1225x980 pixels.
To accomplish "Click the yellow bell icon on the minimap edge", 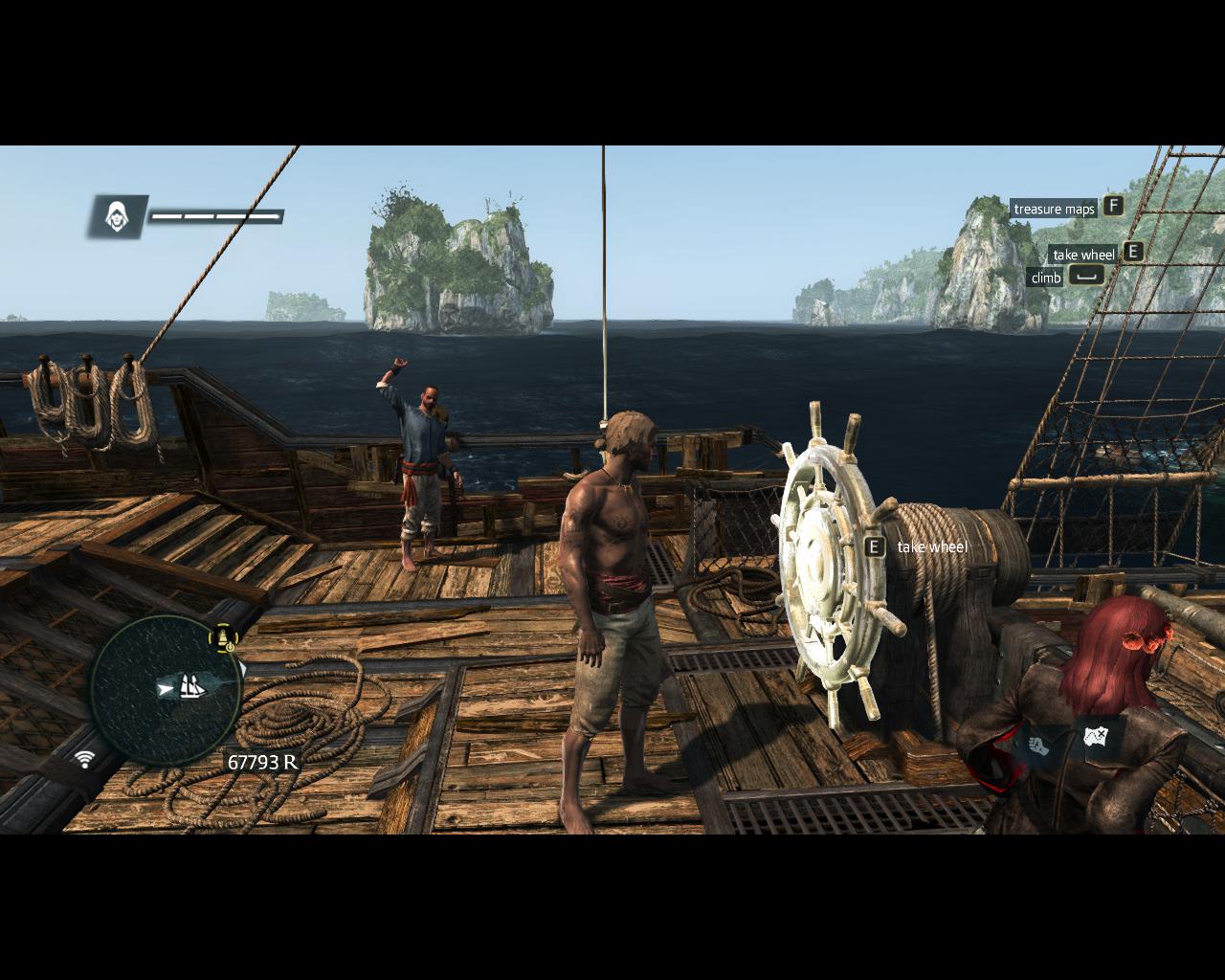I will pyautogui.click(x=226, y=637).
